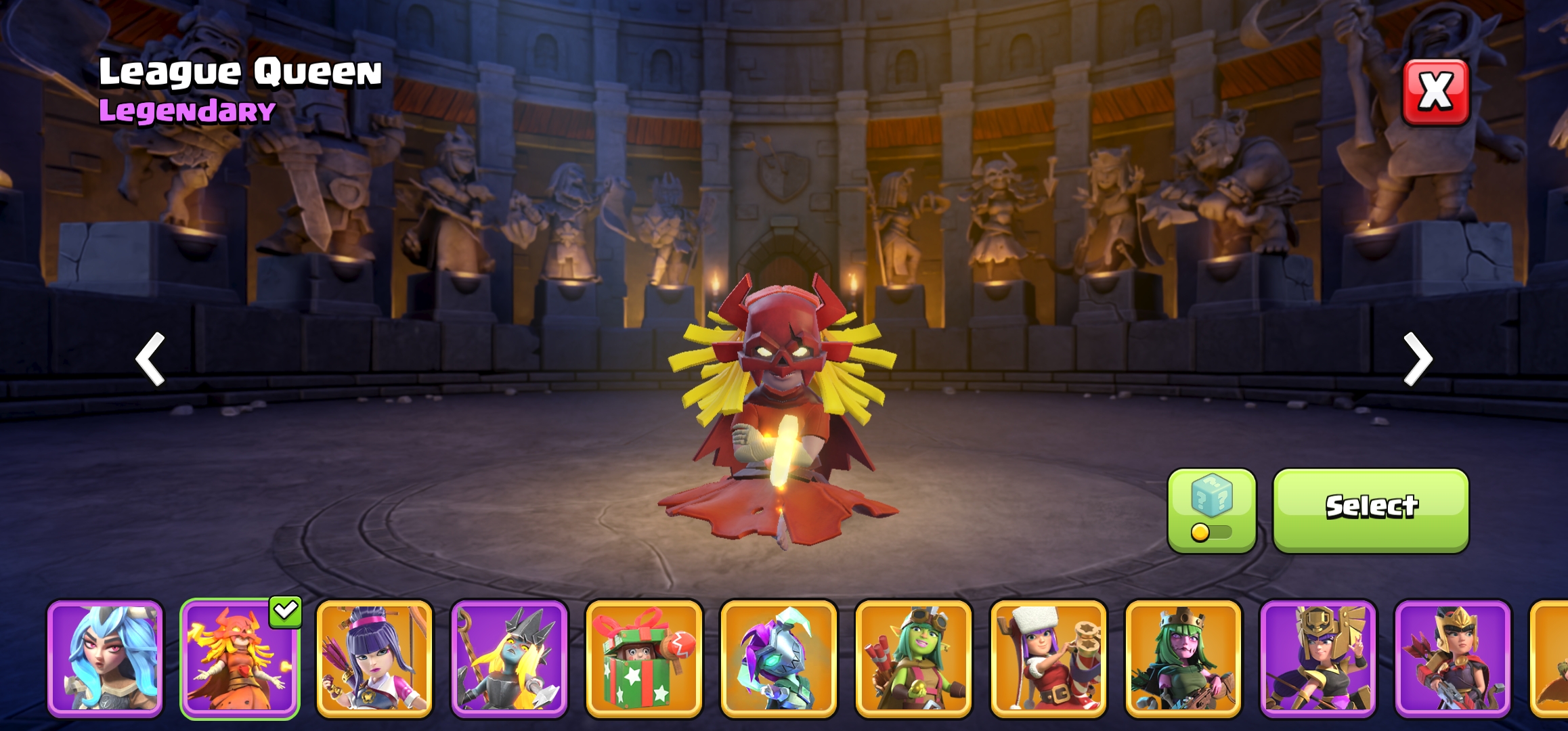Choose the green goblin queen skin

point(913,658)
